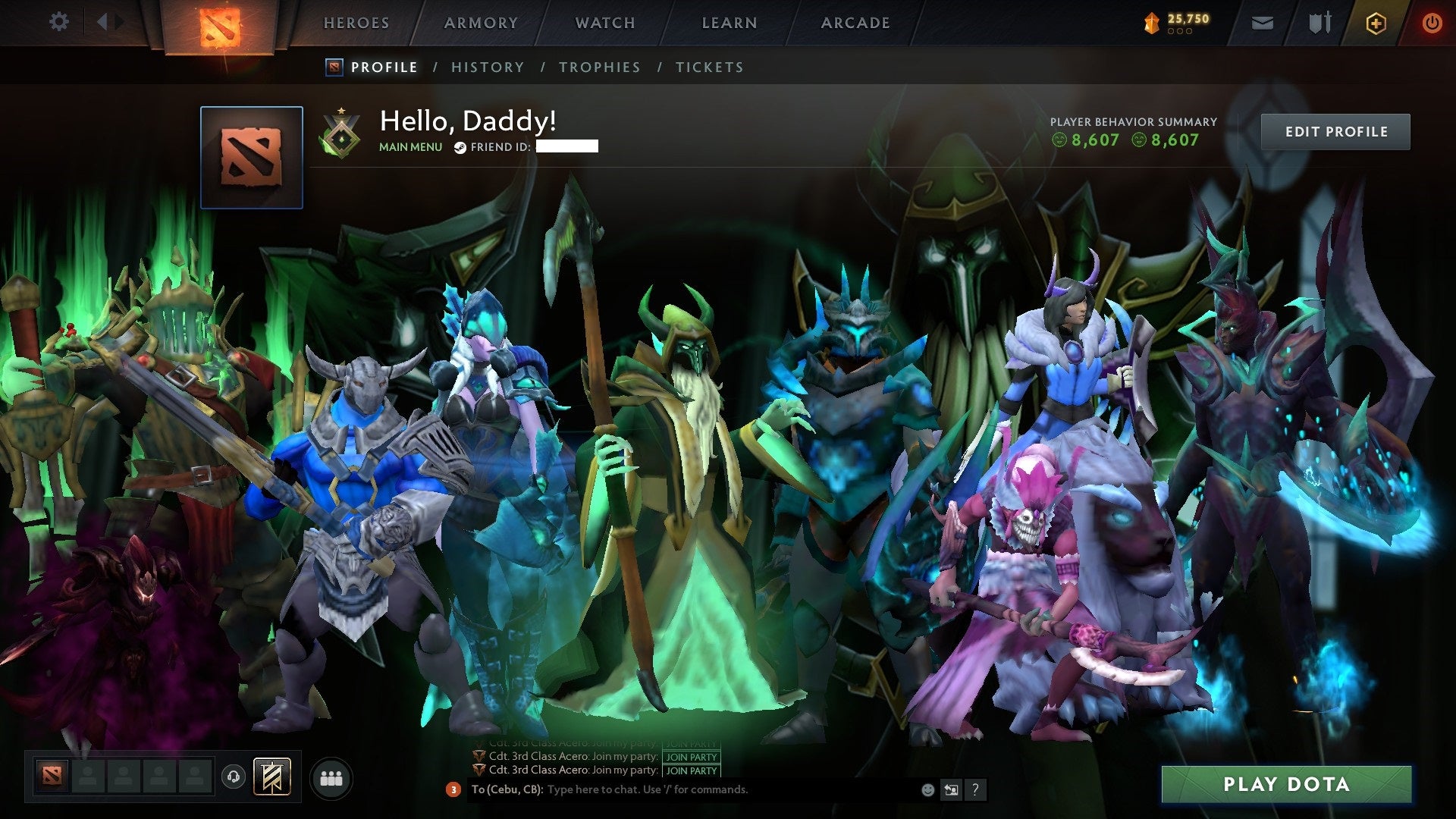Click the screenshot share icon in chat bar
Screen dimensions: 1456x819
[951, 789]
